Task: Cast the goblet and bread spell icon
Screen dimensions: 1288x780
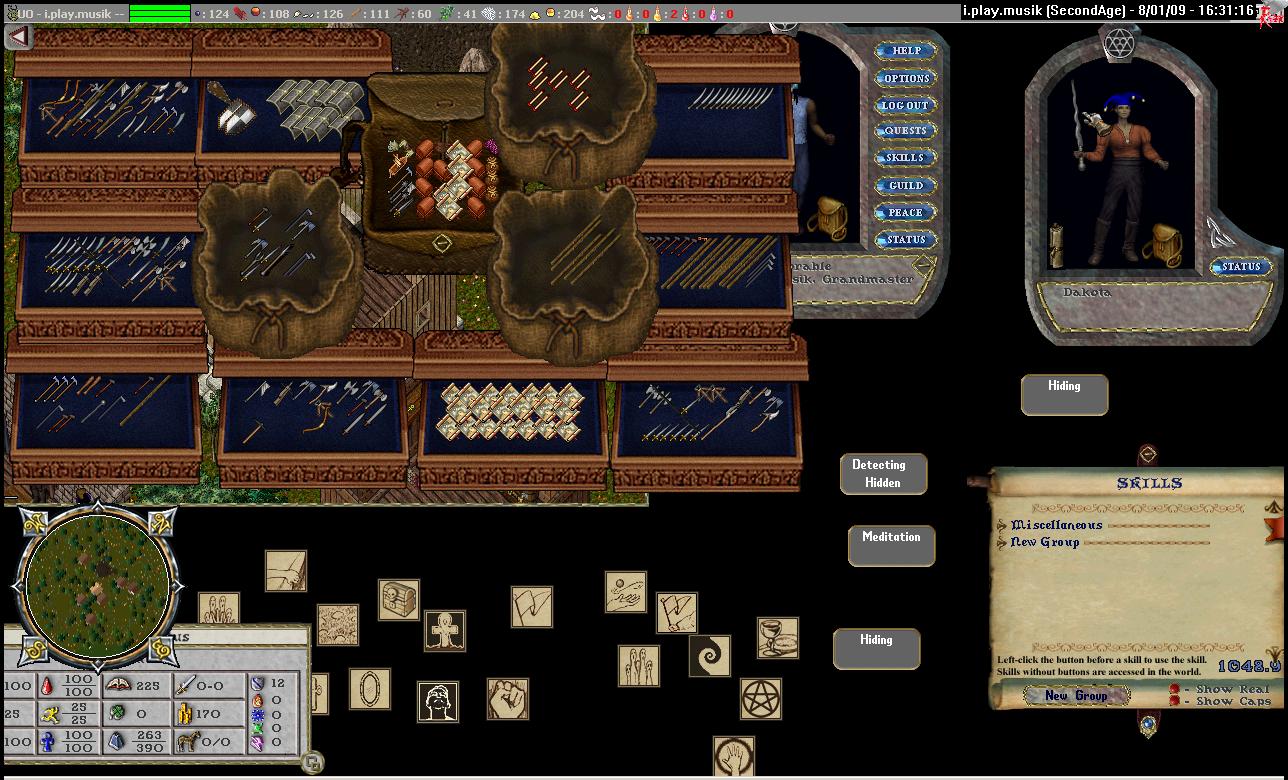Action: click(x=777, y=638)
